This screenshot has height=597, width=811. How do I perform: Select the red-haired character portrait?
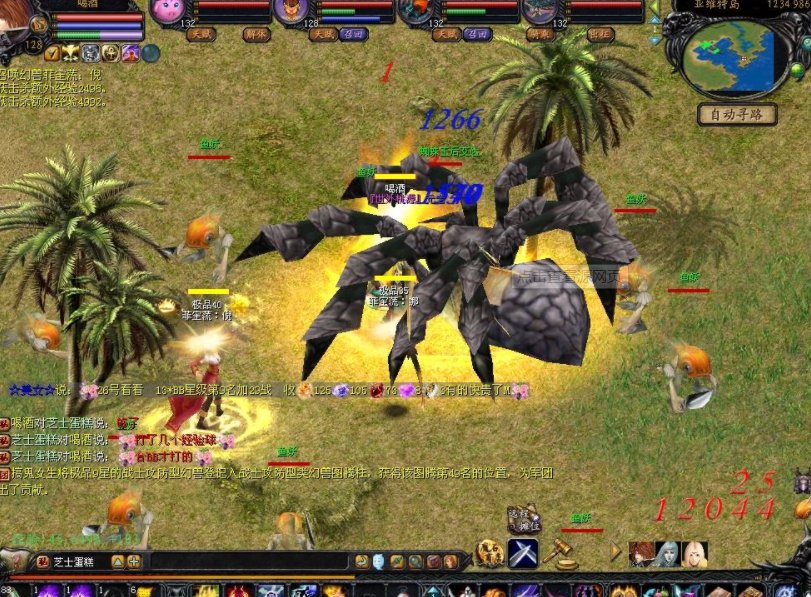(x=640, y=553)
